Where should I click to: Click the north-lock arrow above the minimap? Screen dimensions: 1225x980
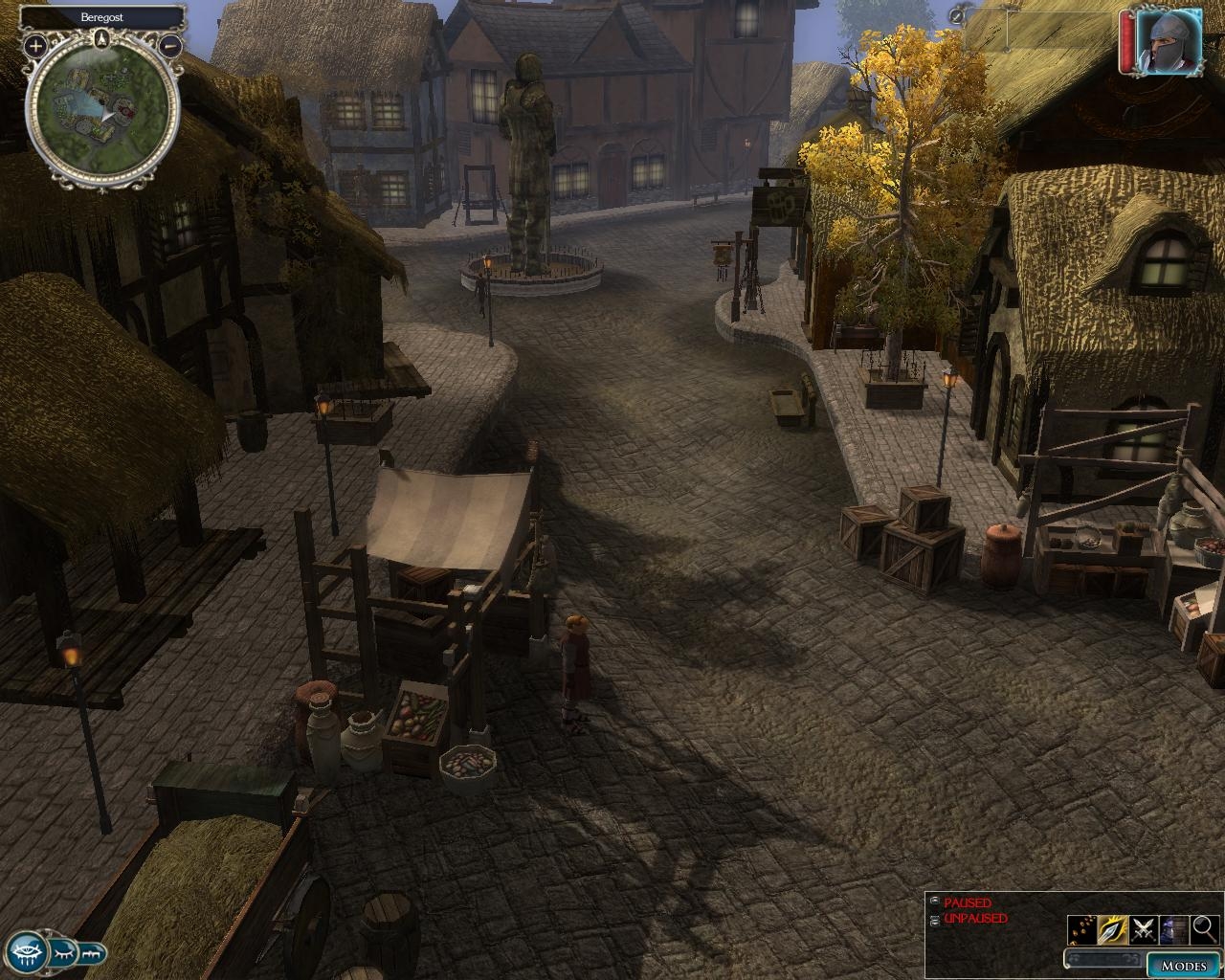[102, 39]
